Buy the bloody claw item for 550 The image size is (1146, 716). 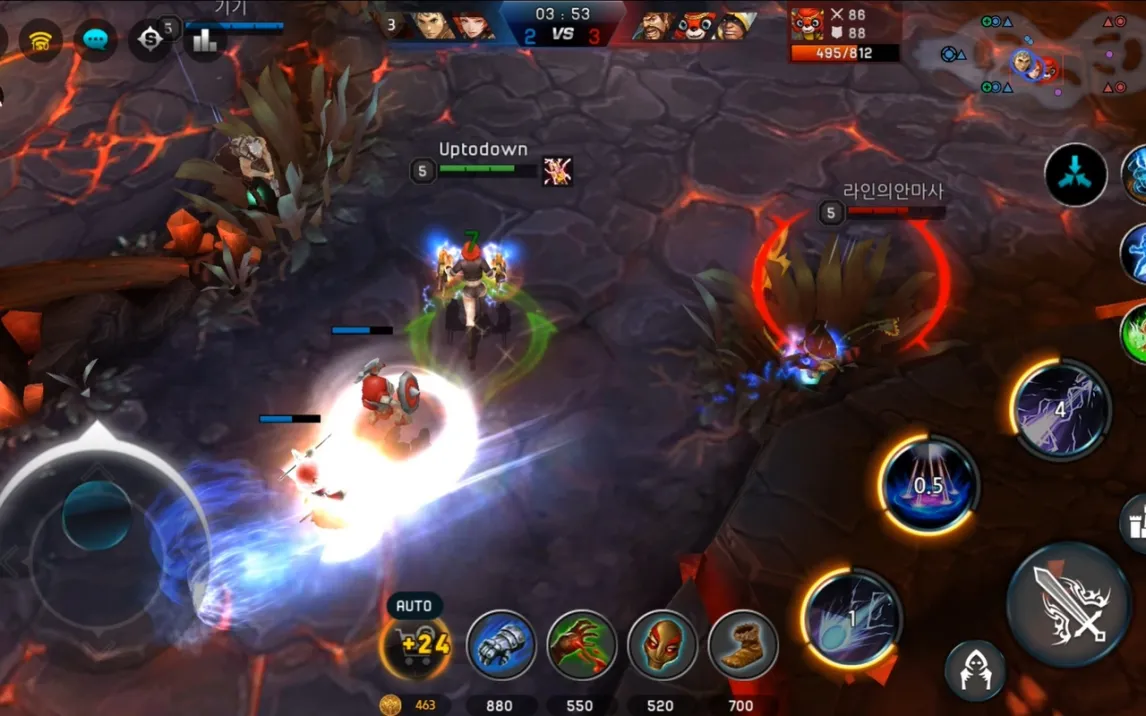tap(581, 645)
